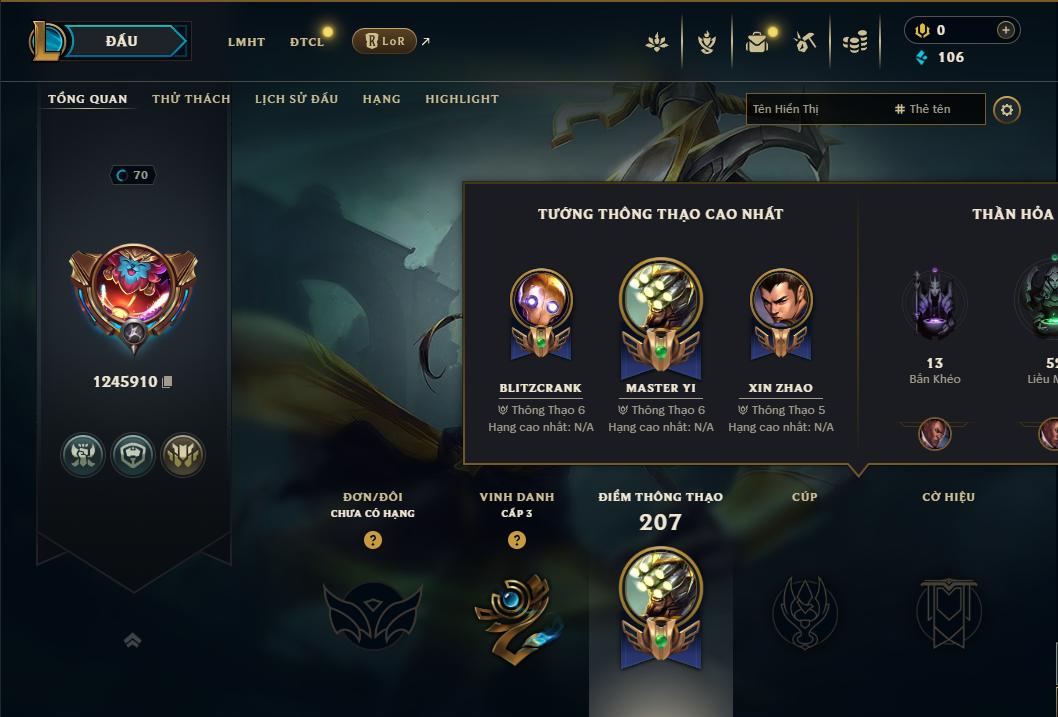The width and height of the screenshot is (1058, 717).
Task: Open the collection backpack icon
Action: (x=757, y=42)
